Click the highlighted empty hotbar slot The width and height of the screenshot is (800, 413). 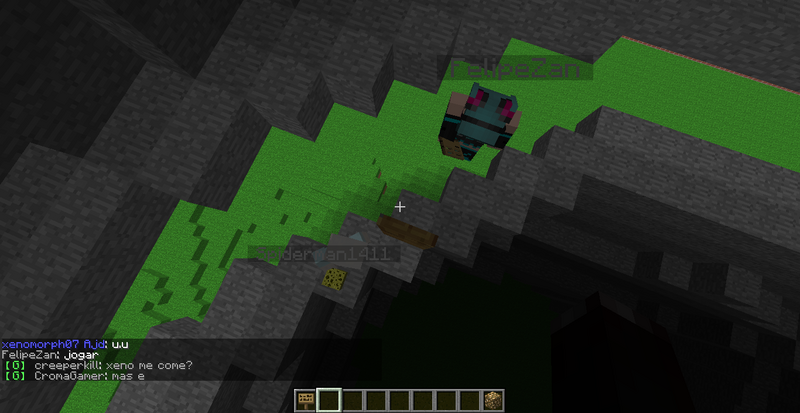point(328,401)
